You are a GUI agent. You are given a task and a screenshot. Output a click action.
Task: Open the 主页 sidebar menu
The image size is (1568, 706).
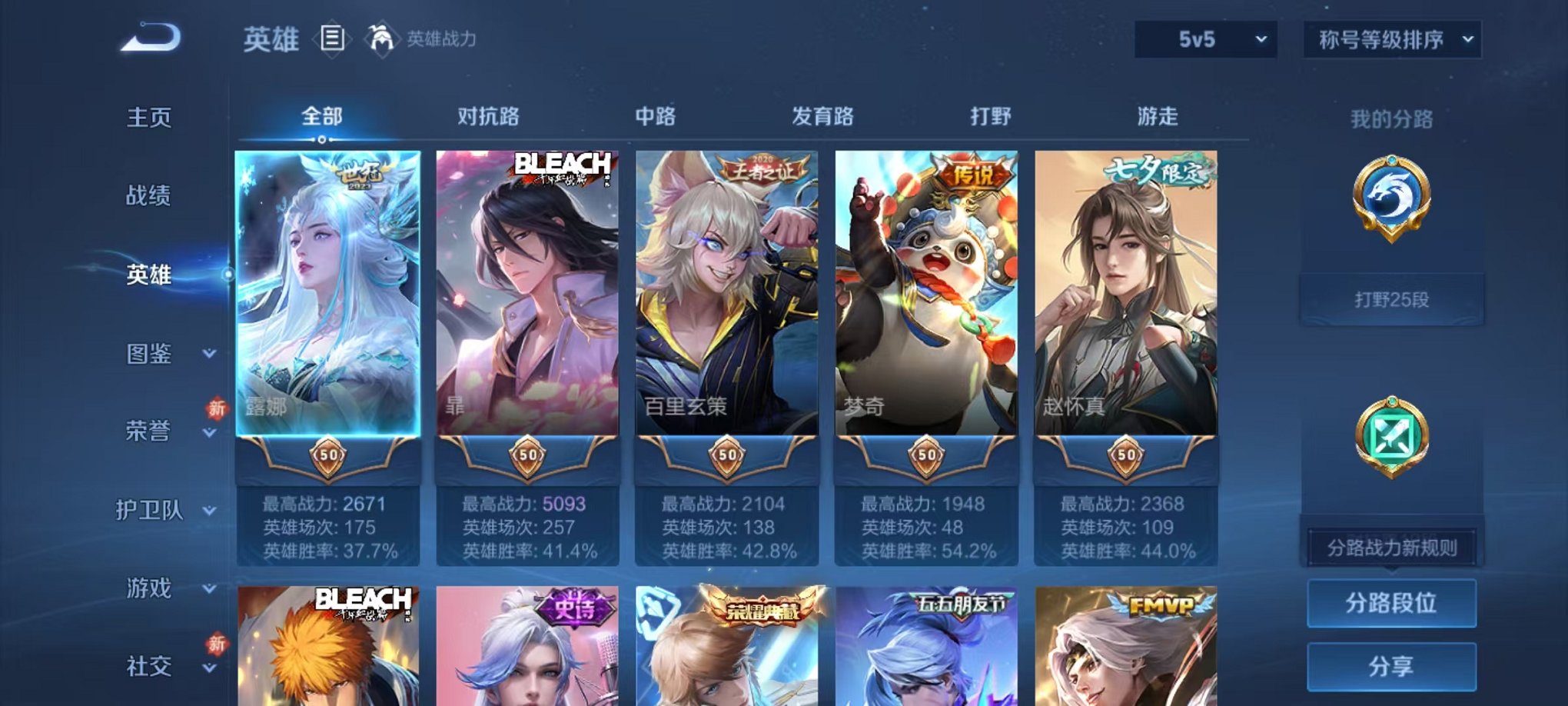coord(151,118)
